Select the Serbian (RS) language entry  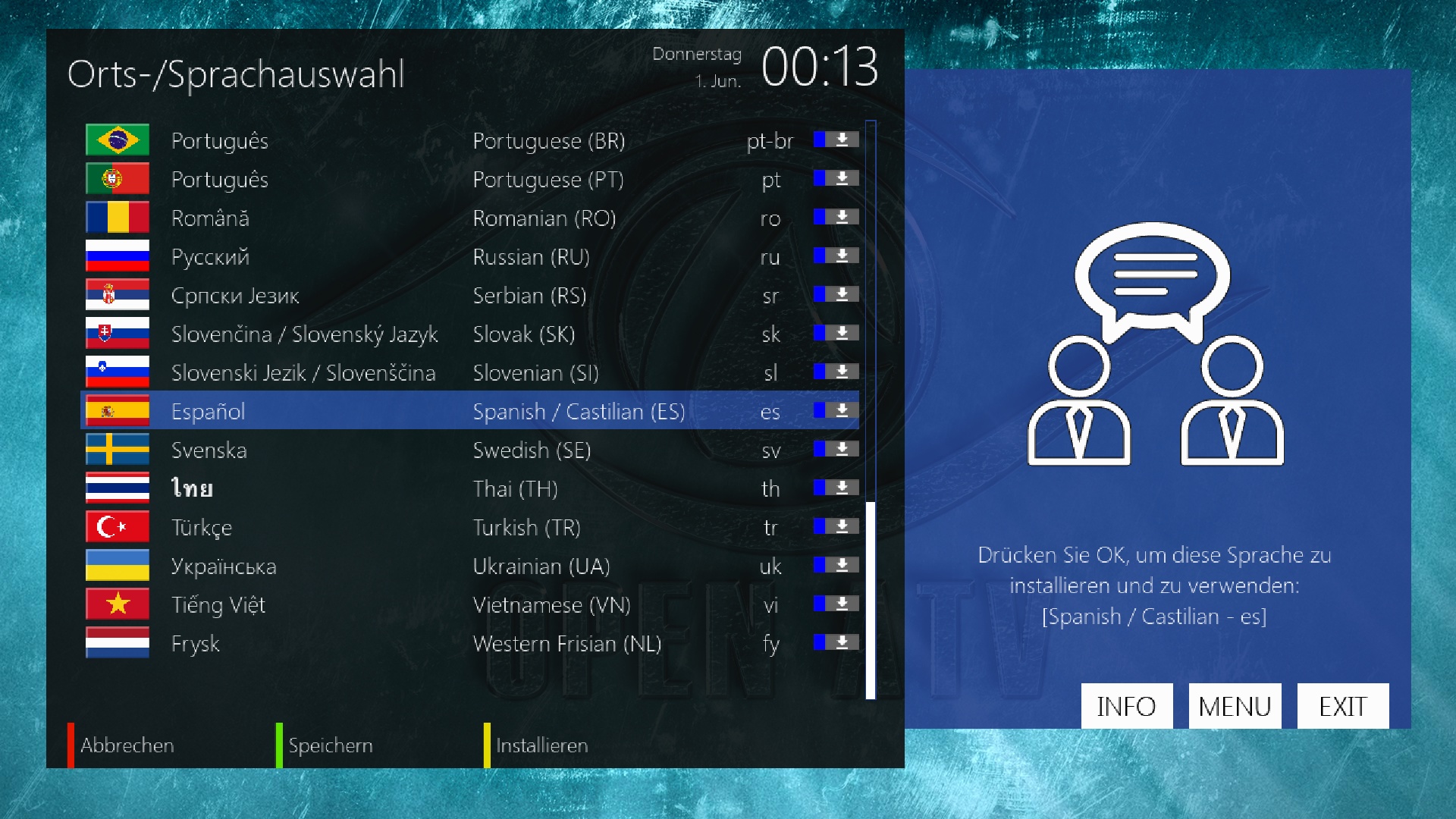pyautogui.click(x=470, y=296)
